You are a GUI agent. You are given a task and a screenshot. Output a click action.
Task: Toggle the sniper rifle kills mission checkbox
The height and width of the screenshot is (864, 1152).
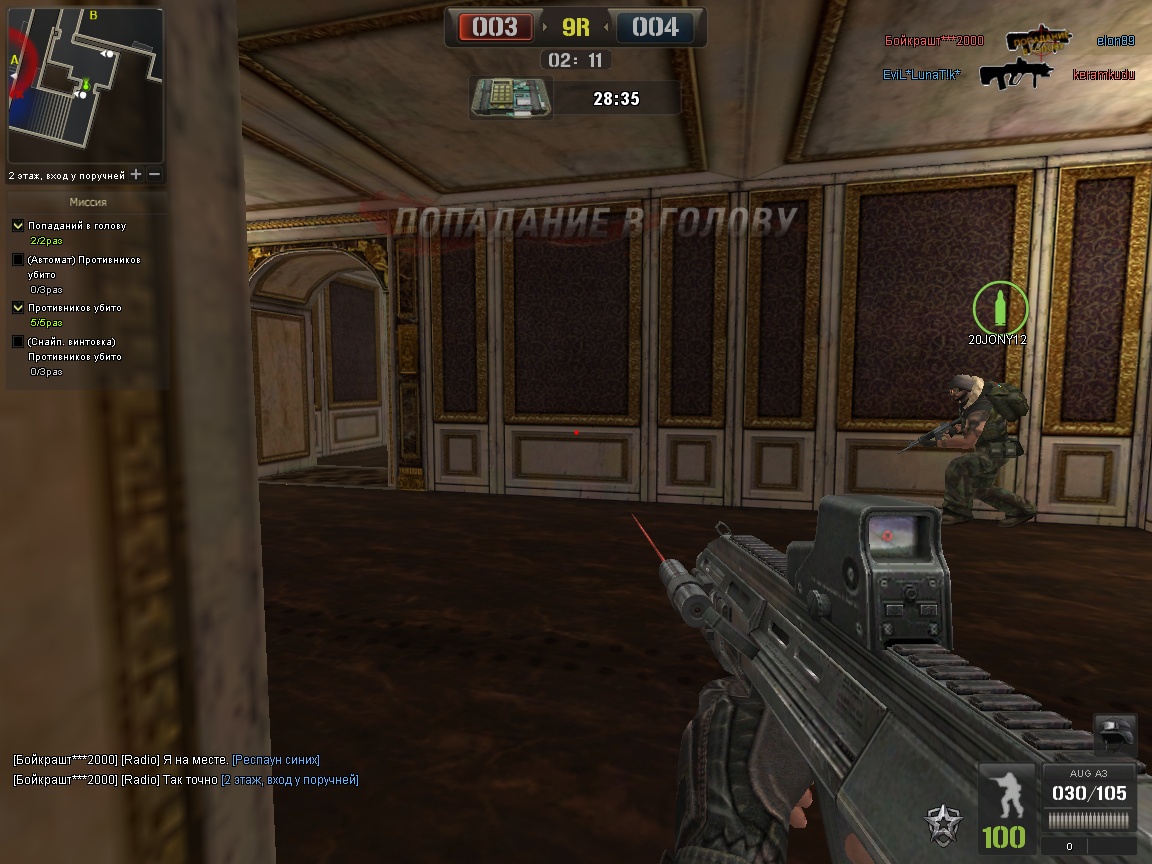[18, 342]
